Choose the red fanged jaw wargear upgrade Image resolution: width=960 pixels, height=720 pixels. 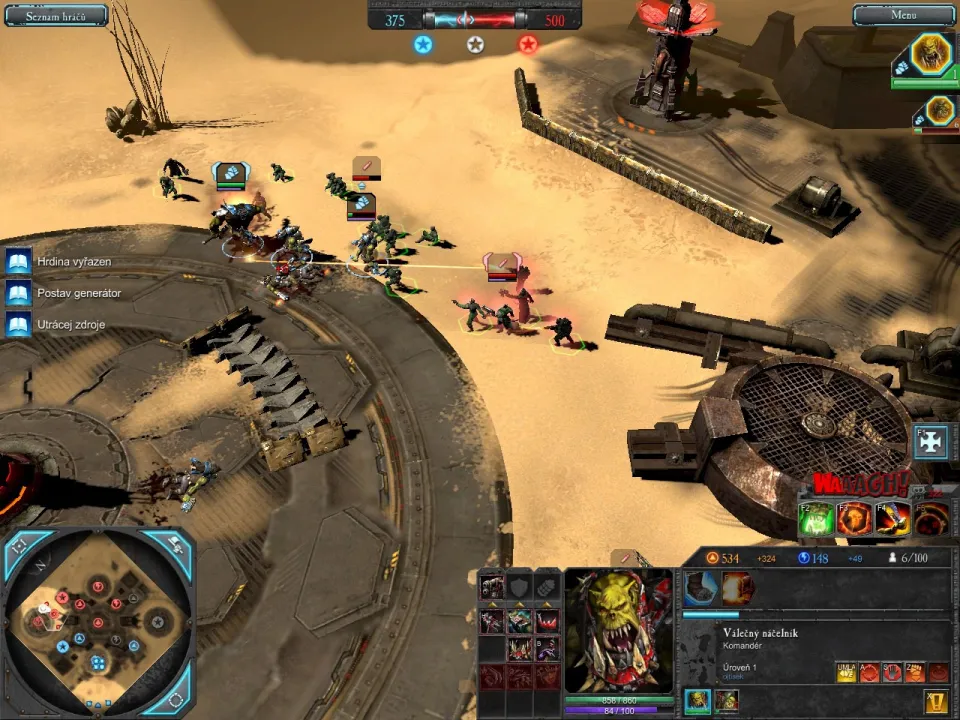coord(547,621)
